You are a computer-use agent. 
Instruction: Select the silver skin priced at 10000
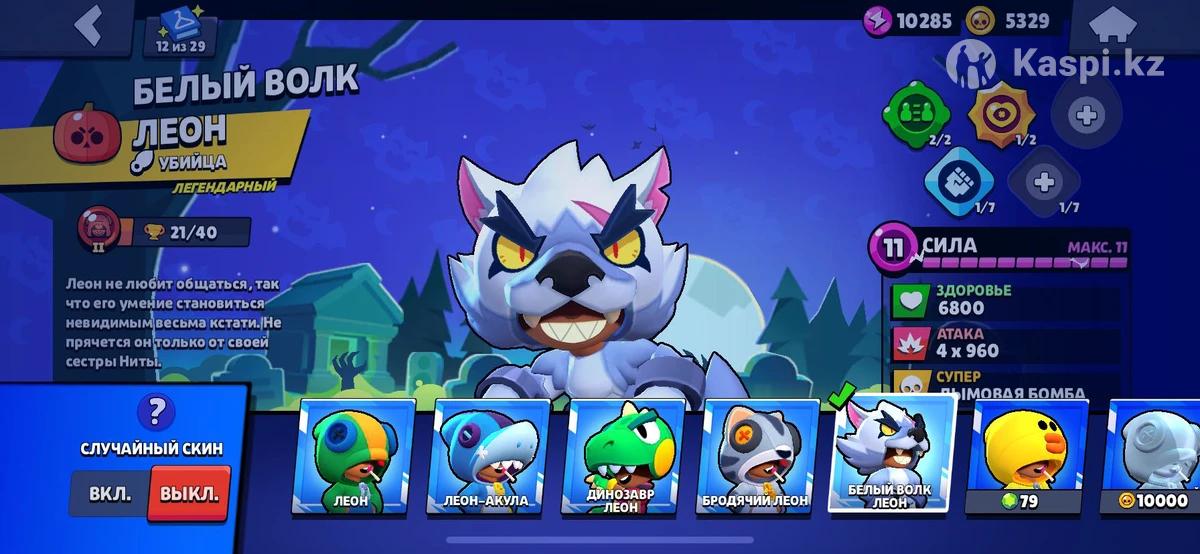(x=1155, y=456)
